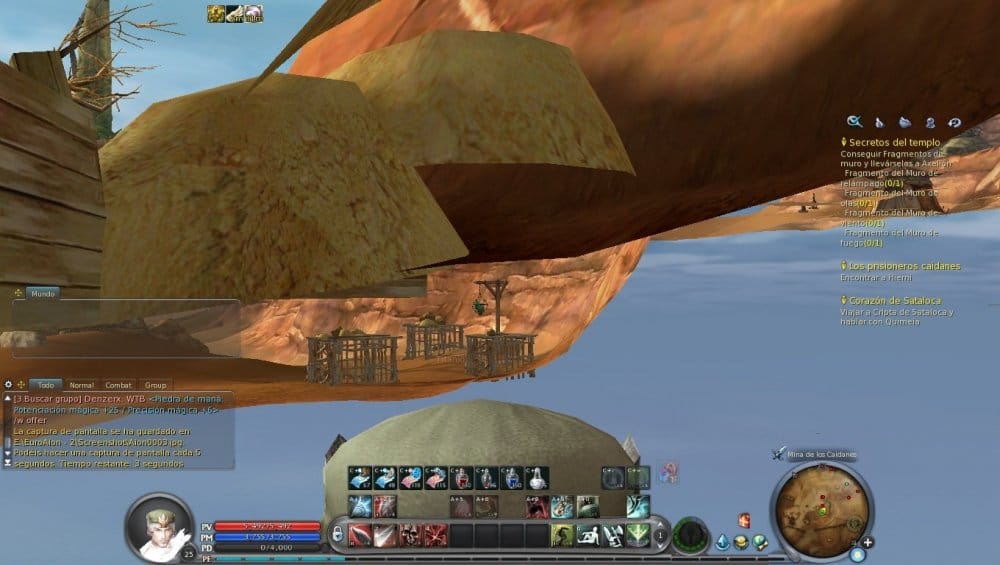Select the Corazón de Sataloca quest
The image size is (1000, 565).
(894, 300)
